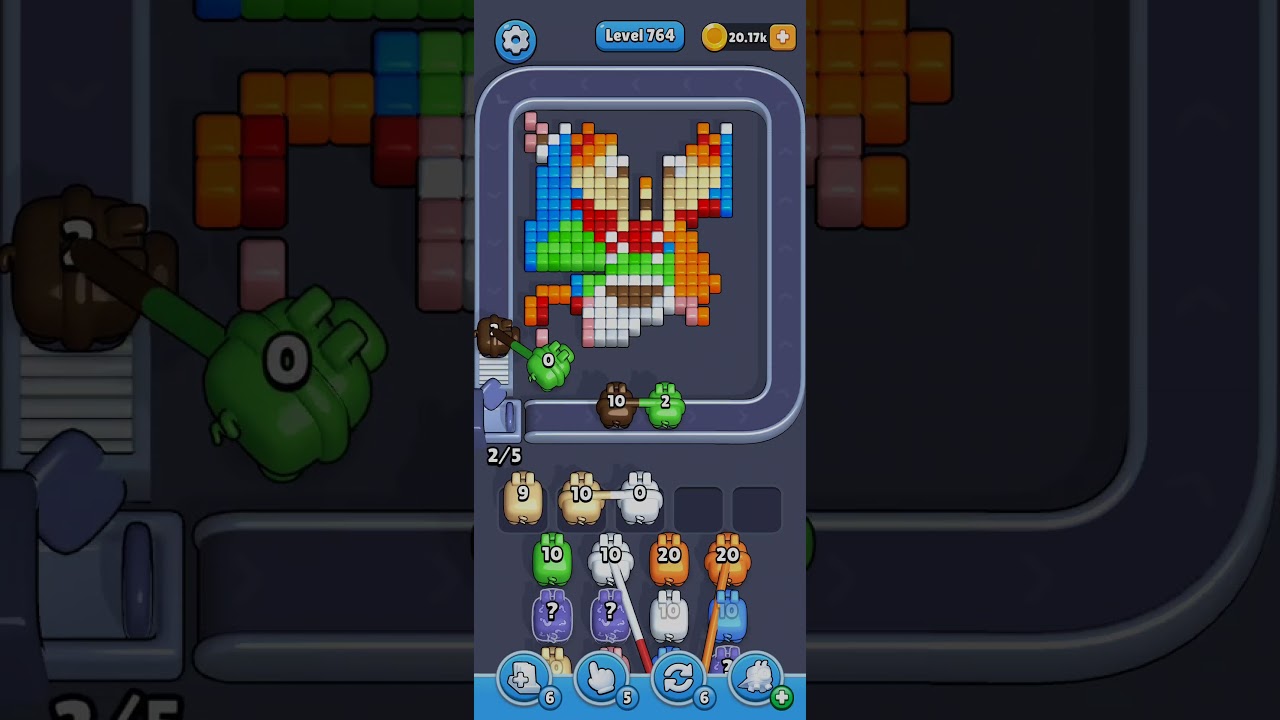Image resolution: width=1280 pixels, height=720 pixels.
Task: Select the tan bug numbered 9 in slot row
Action: point(521,499)
